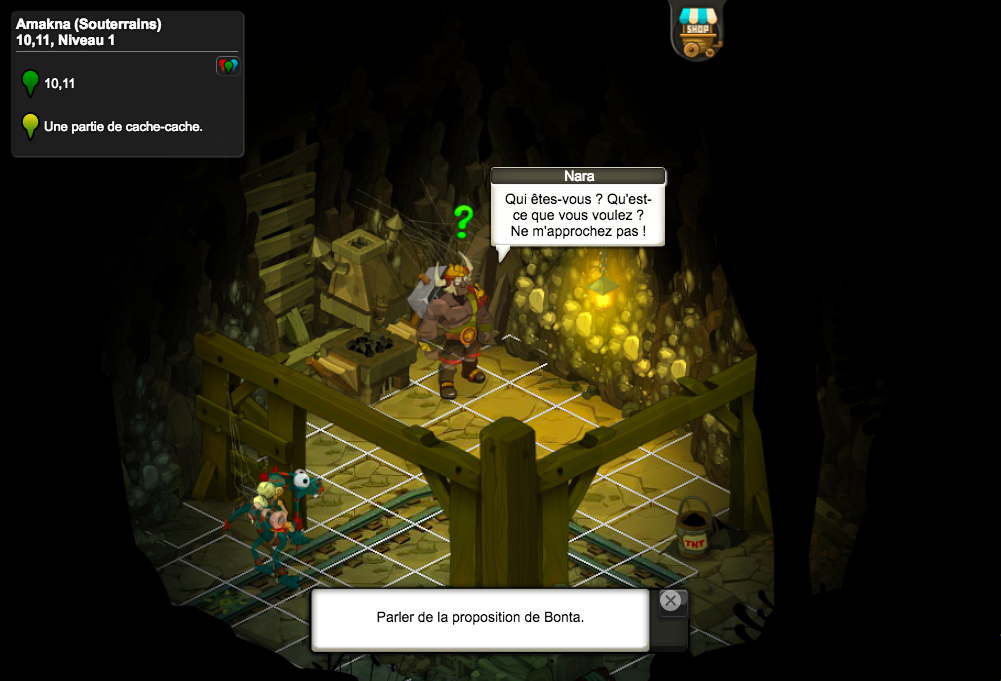Viewport: 1001px width, 681px height.
Task: Toggle the colored map pins filter icon
Action: point(228,66)
